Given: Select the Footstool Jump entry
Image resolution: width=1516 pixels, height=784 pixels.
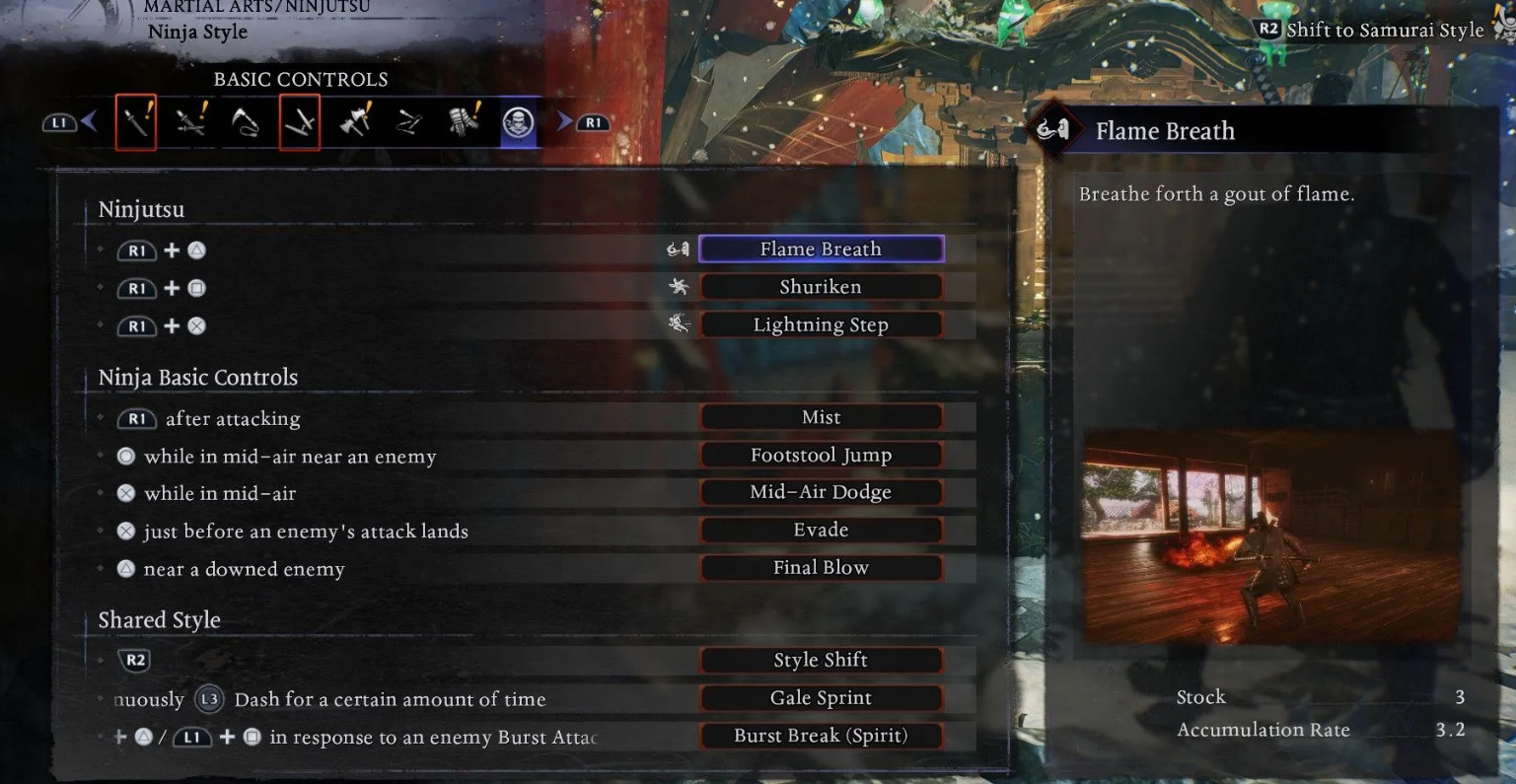Looking at the screenshot, I should [821, 456].
